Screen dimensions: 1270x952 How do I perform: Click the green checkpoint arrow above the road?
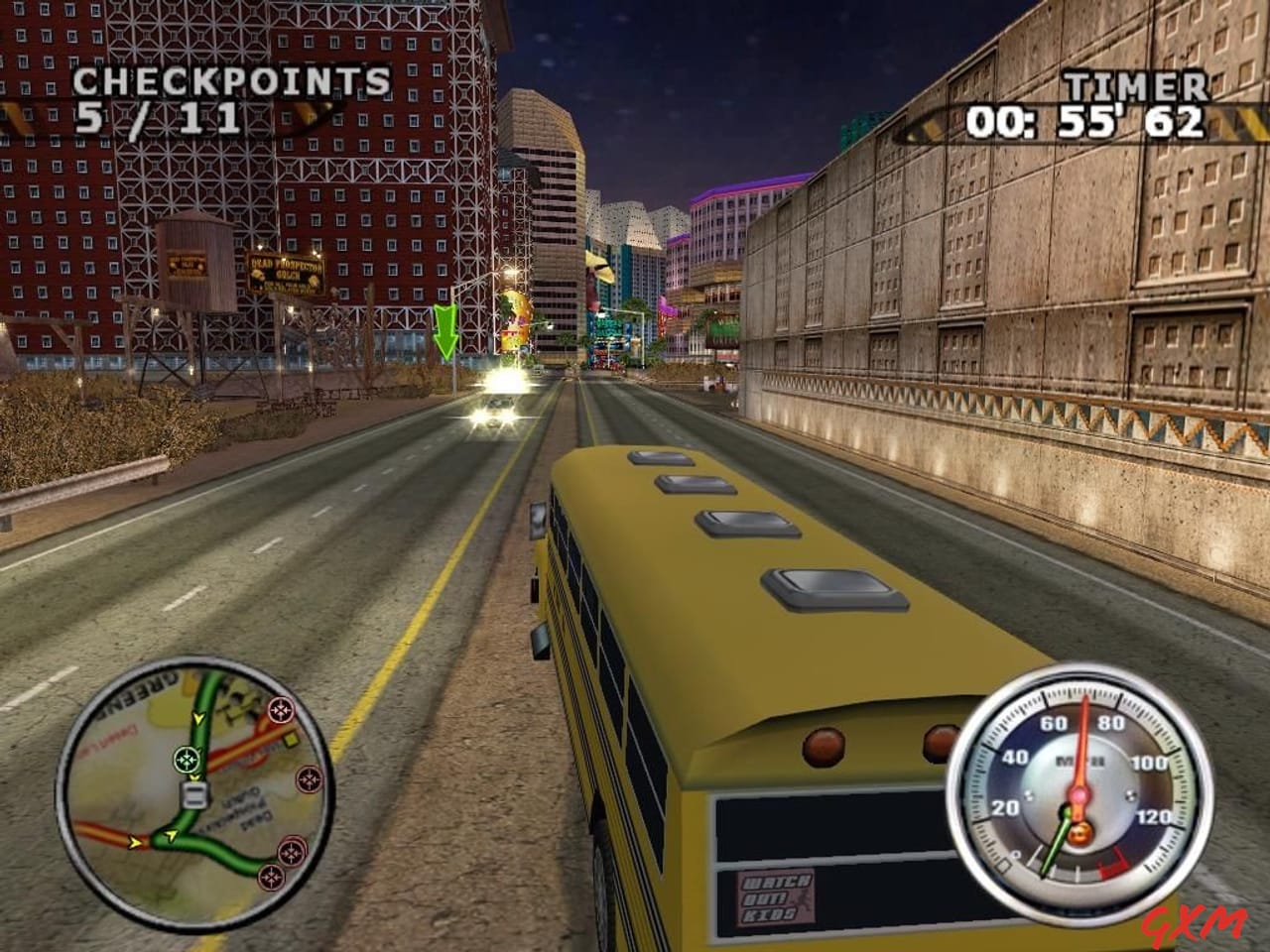pos(445,330)
